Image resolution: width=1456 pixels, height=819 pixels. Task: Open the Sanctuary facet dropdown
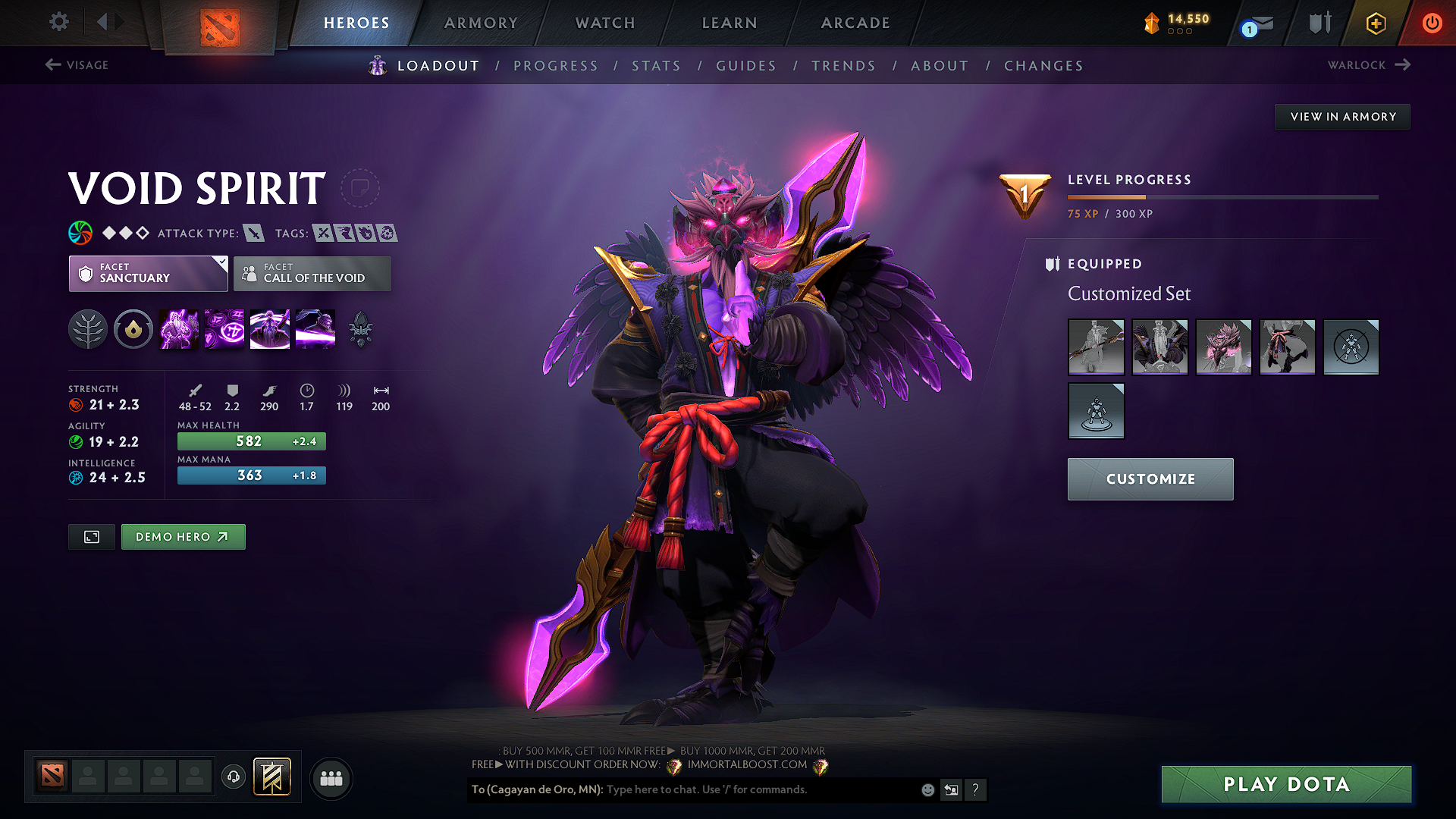(148, 274)
